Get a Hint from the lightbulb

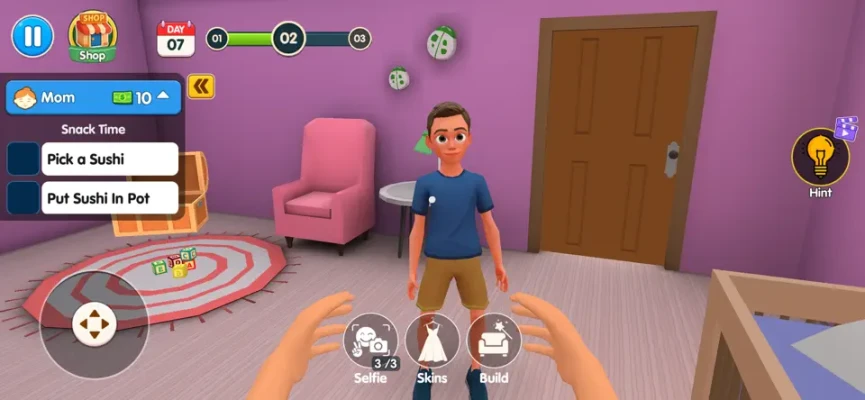point(820,158)
